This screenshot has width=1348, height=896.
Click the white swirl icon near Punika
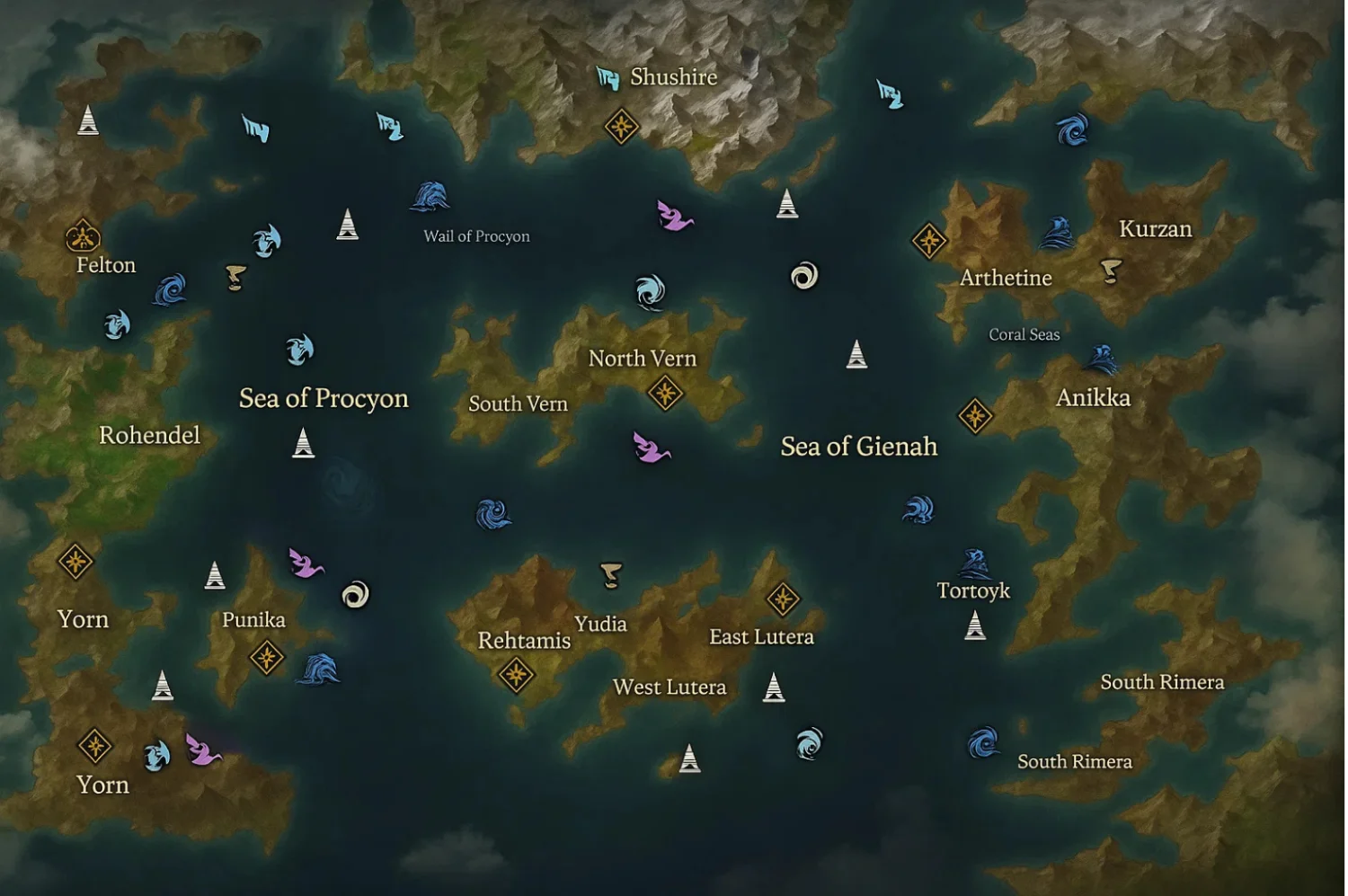(x=353, y=595)
